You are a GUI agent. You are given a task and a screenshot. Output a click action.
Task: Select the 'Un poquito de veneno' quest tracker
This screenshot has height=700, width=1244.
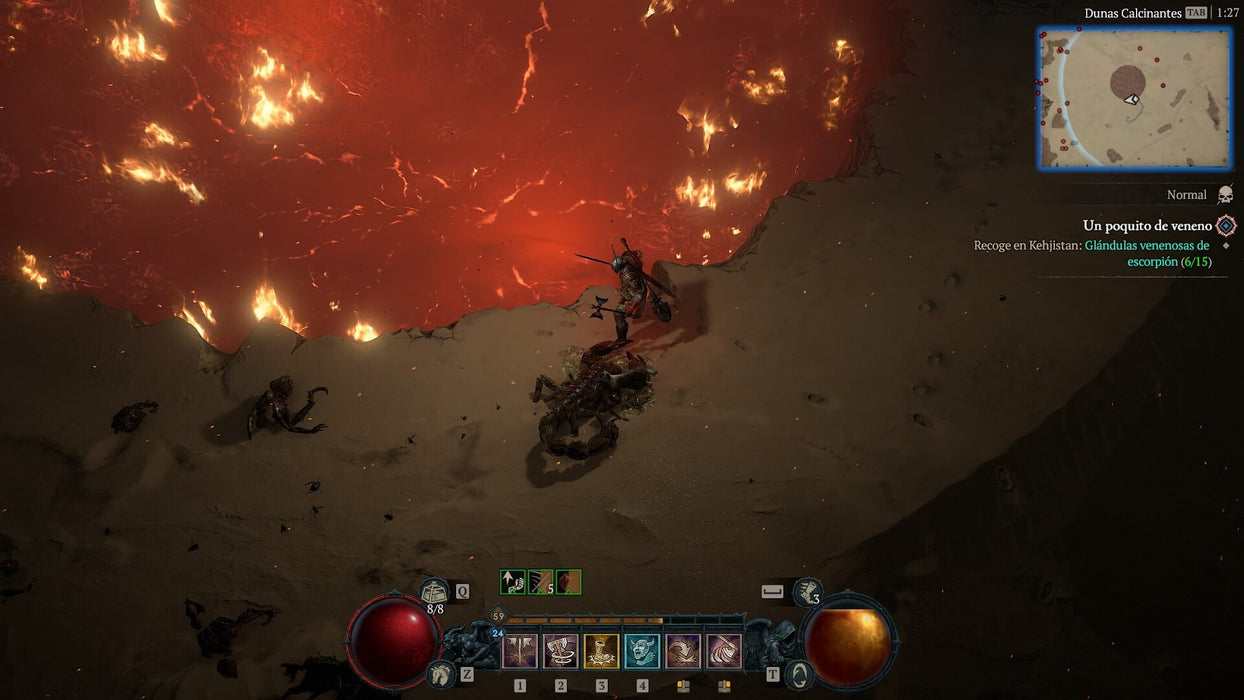click(x=1147, y=226)
